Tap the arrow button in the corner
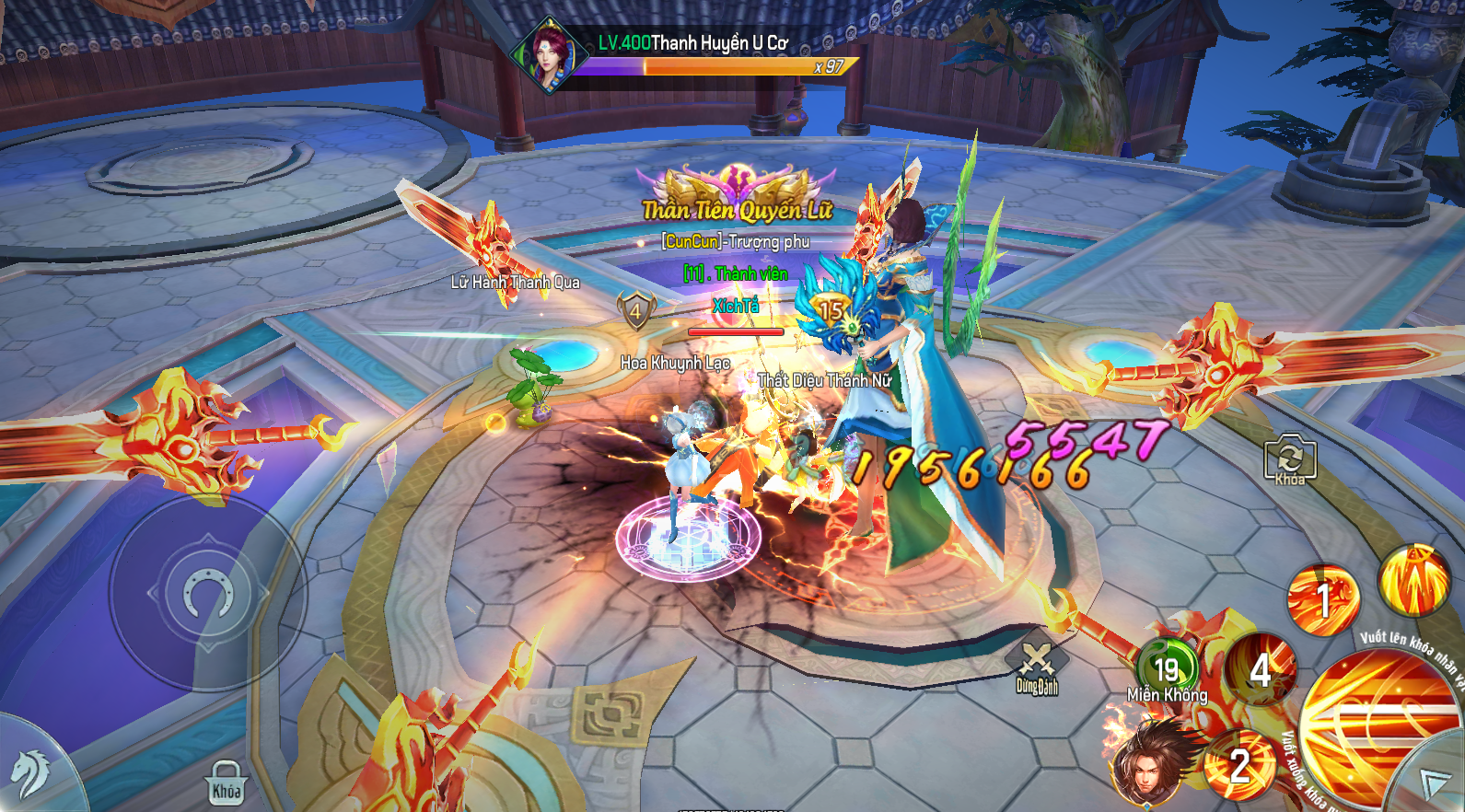1465x812 pixels. (1435, 783)
